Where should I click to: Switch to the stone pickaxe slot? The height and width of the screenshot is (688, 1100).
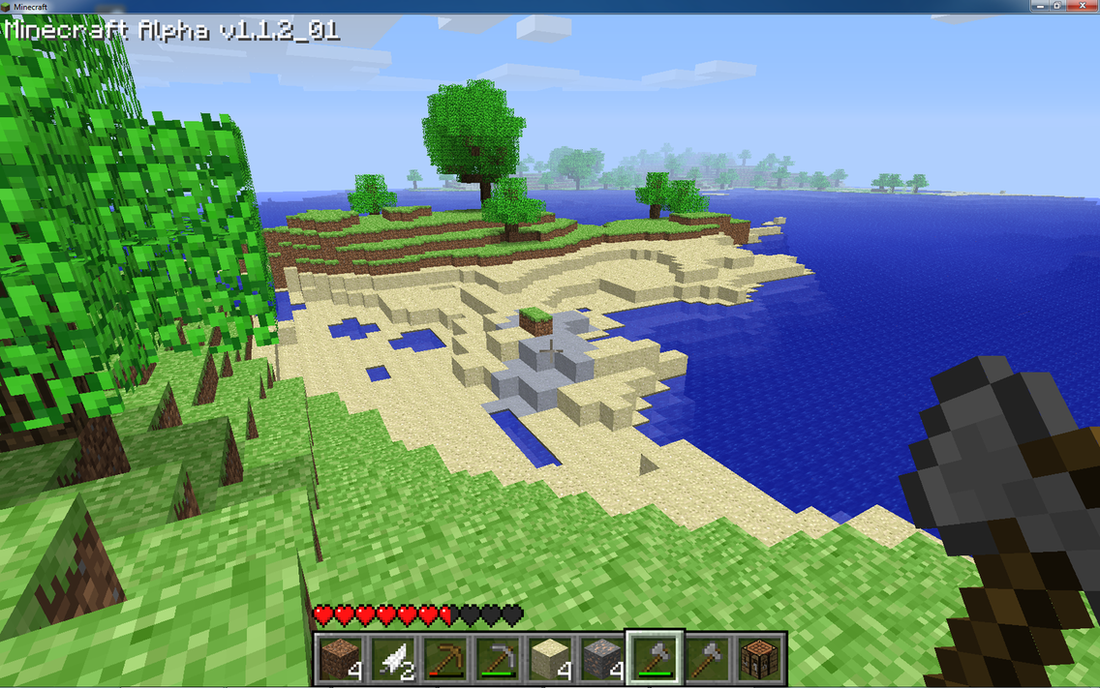click(x=496, y=656)
